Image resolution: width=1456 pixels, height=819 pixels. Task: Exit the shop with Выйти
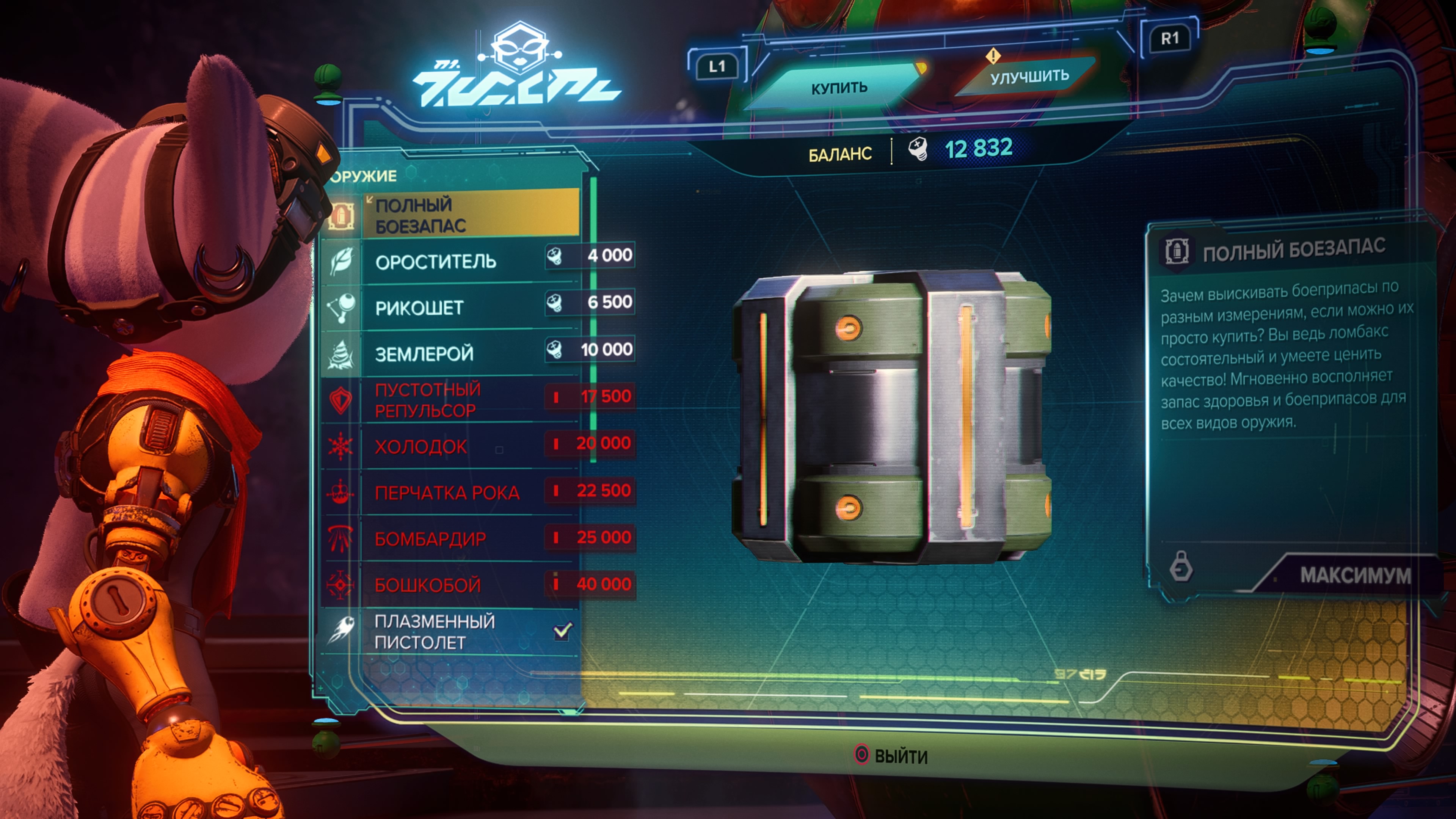892,756
